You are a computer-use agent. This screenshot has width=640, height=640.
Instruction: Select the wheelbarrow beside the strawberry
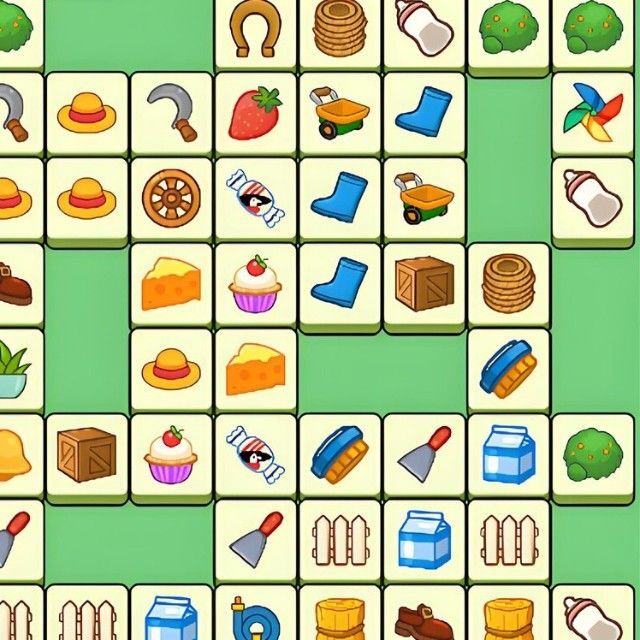click(x=340, y=112)
